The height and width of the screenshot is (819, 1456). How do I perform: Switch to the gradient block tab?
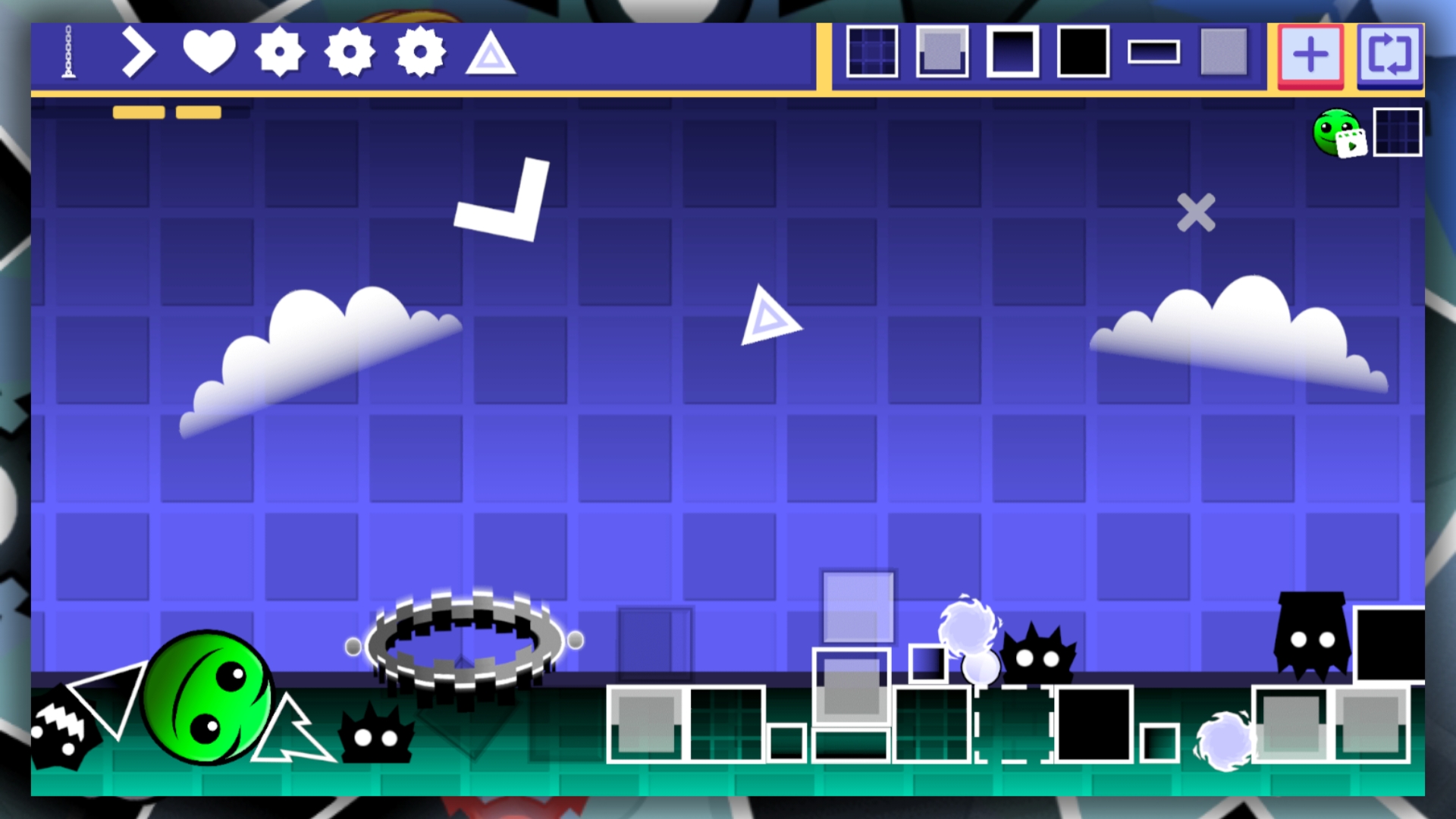pos(1013,53)
